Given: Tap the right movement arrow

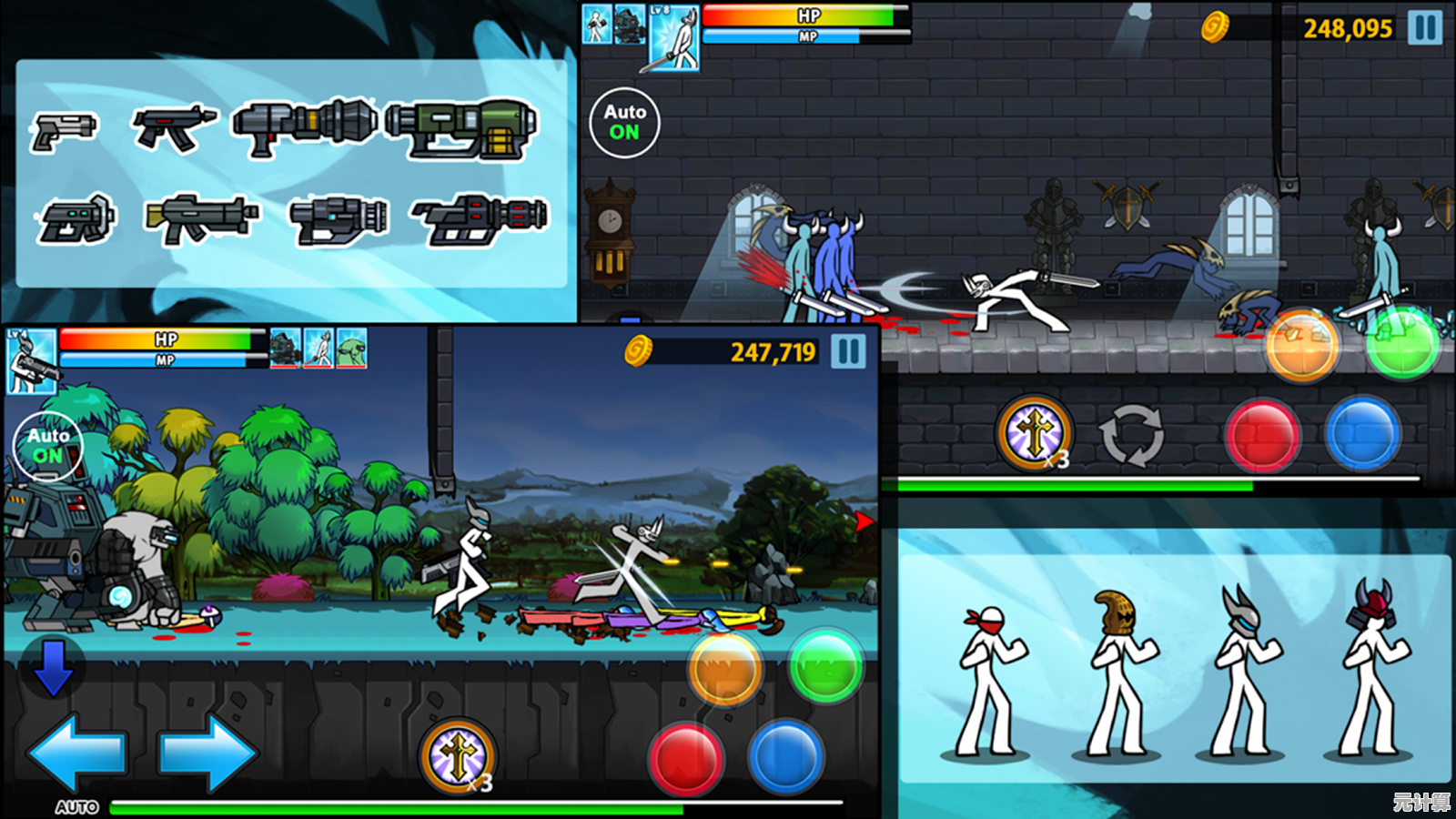Looking at the screenshot, I should coord(207,753).
